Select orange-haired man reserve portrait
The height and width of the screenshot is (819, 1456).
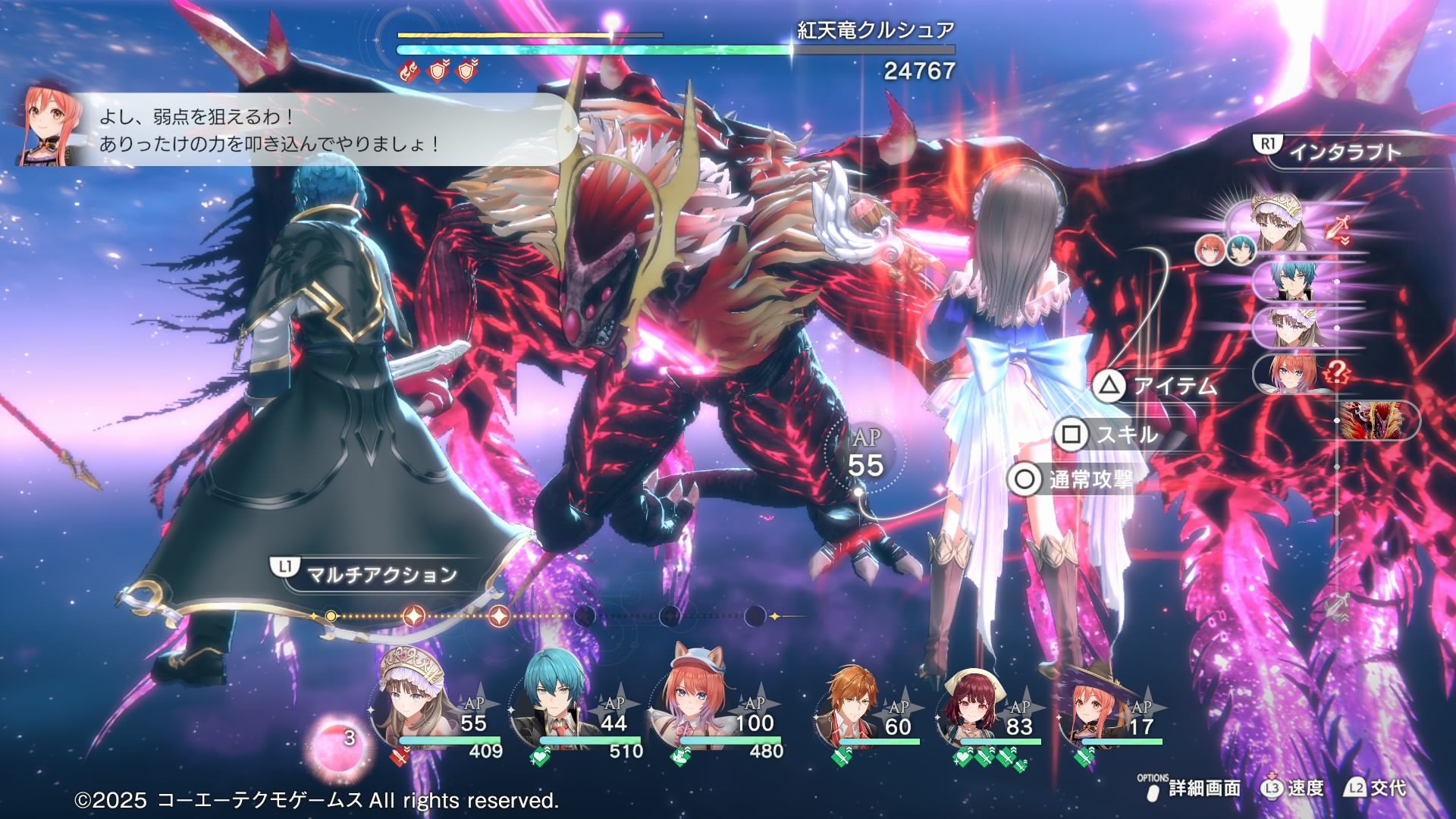pos(853,705)
